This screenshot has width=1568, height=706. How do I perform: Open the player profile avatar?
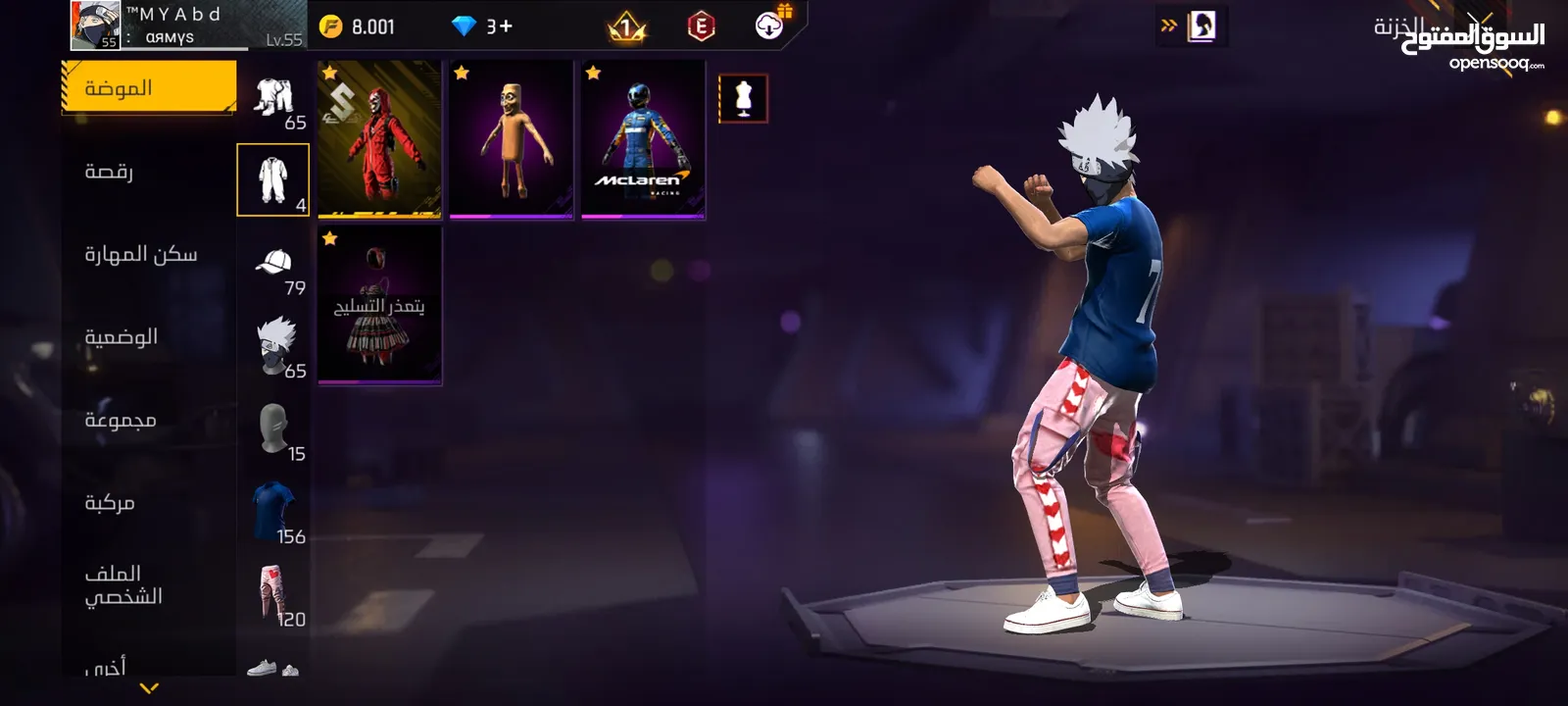coord(95,25)
